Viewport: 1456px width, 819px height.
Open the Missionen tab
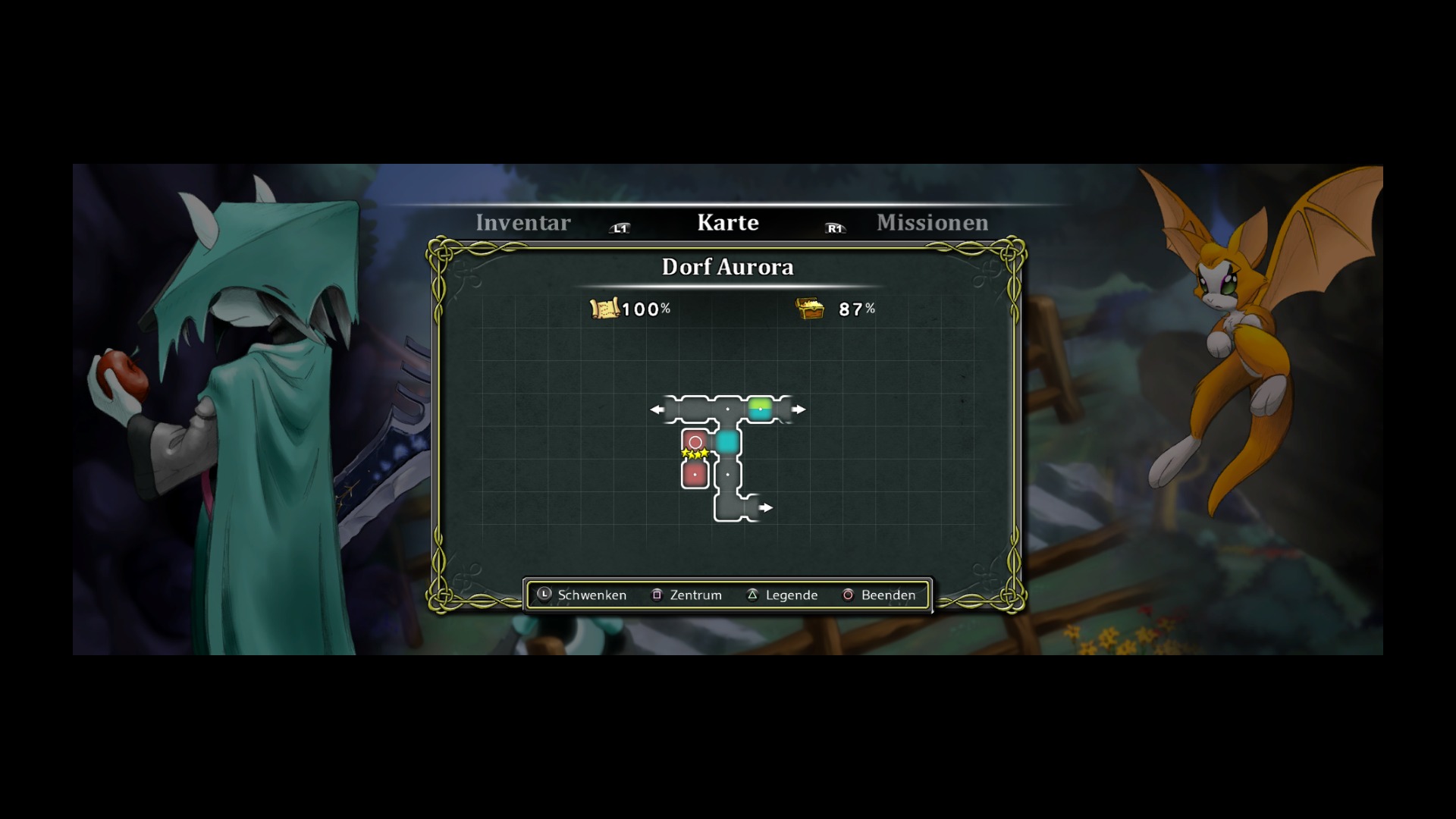(x=932, y=223)
